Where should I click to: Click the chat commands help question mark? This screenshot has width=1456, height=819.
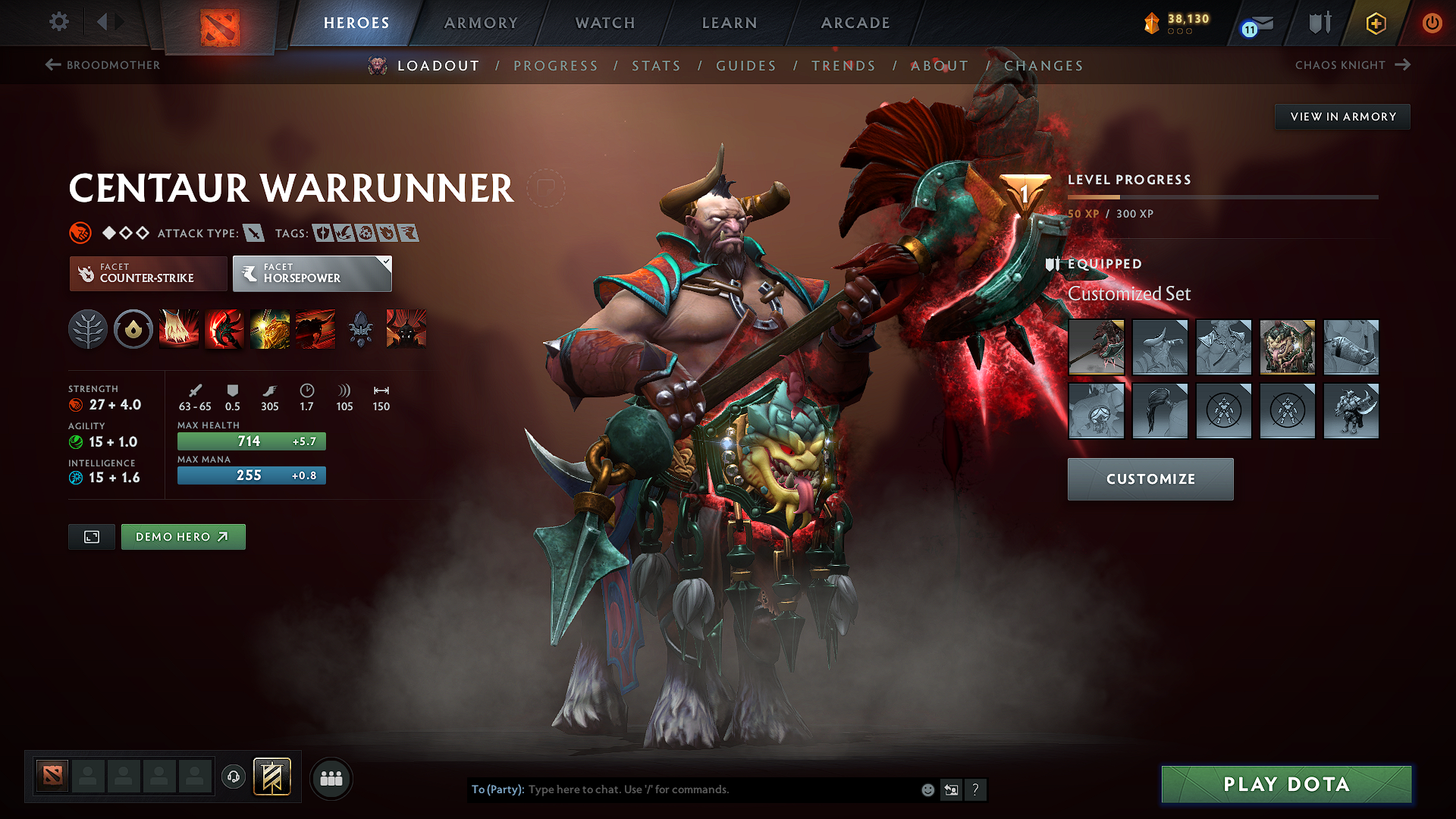(x=976, y=789)
